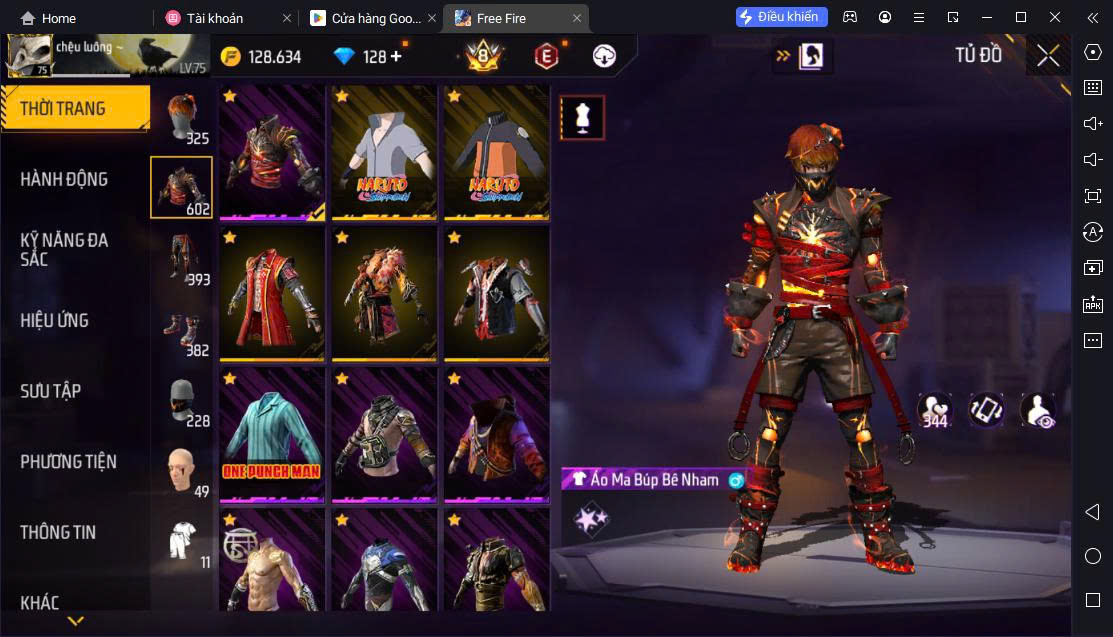Switch to the THÔNG TIN section
1113x637 pixels.
[58, 532]
